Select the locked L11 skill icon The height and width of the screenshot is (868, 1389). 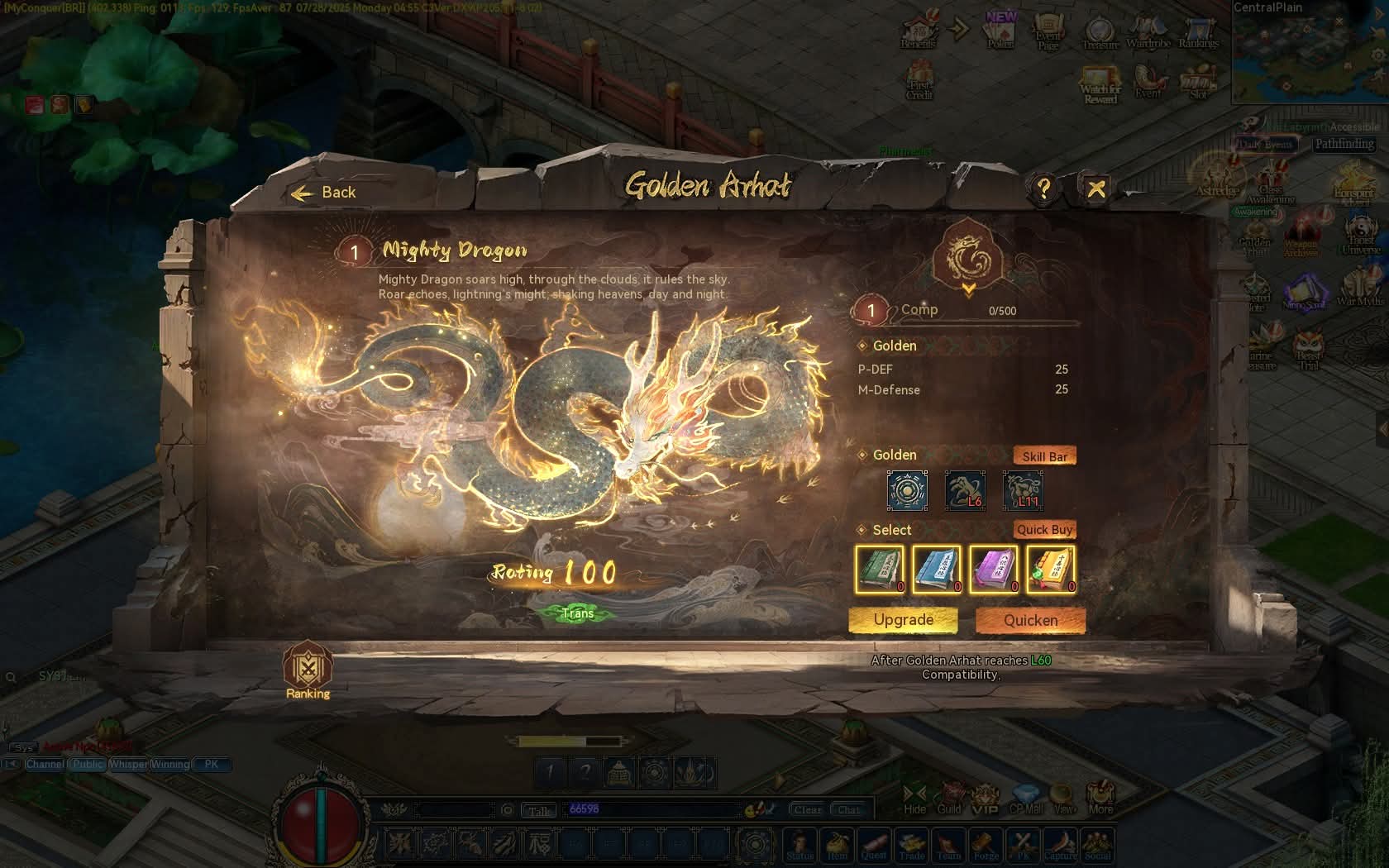[1023, 491]
